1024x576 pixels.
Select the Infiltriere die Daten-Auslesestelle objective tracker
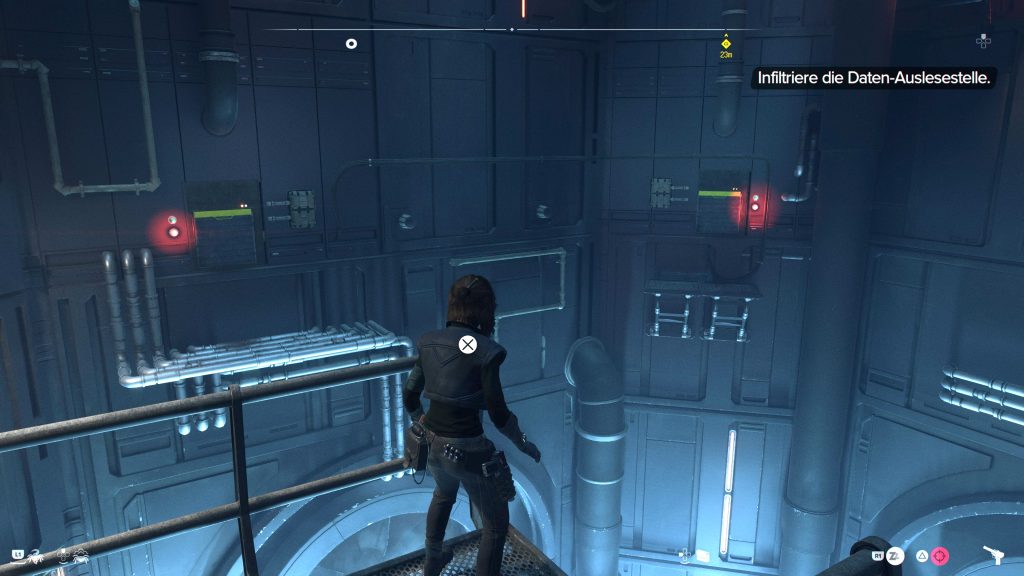872,76
